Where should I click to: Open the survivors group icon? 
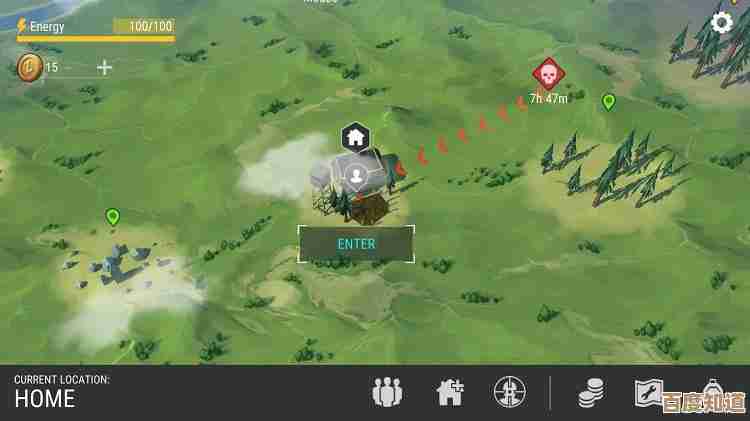387,392
